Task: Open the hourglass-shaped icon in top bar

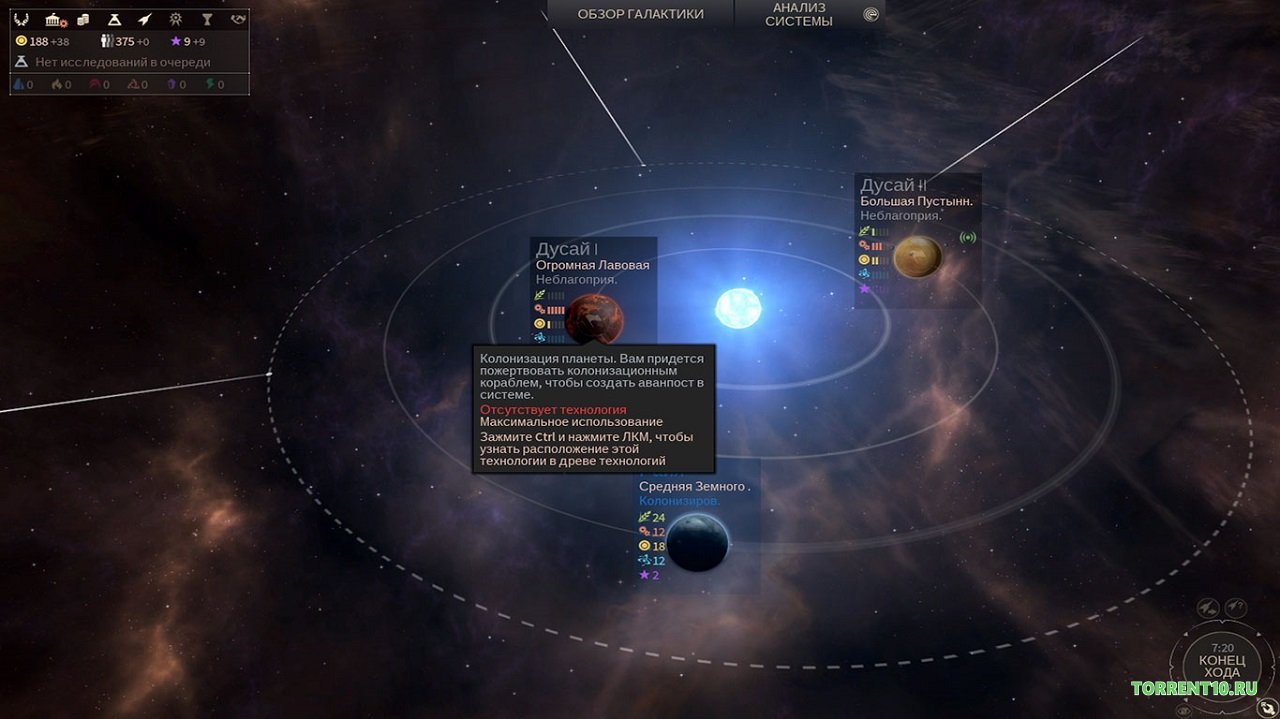Action: point(207,19)
